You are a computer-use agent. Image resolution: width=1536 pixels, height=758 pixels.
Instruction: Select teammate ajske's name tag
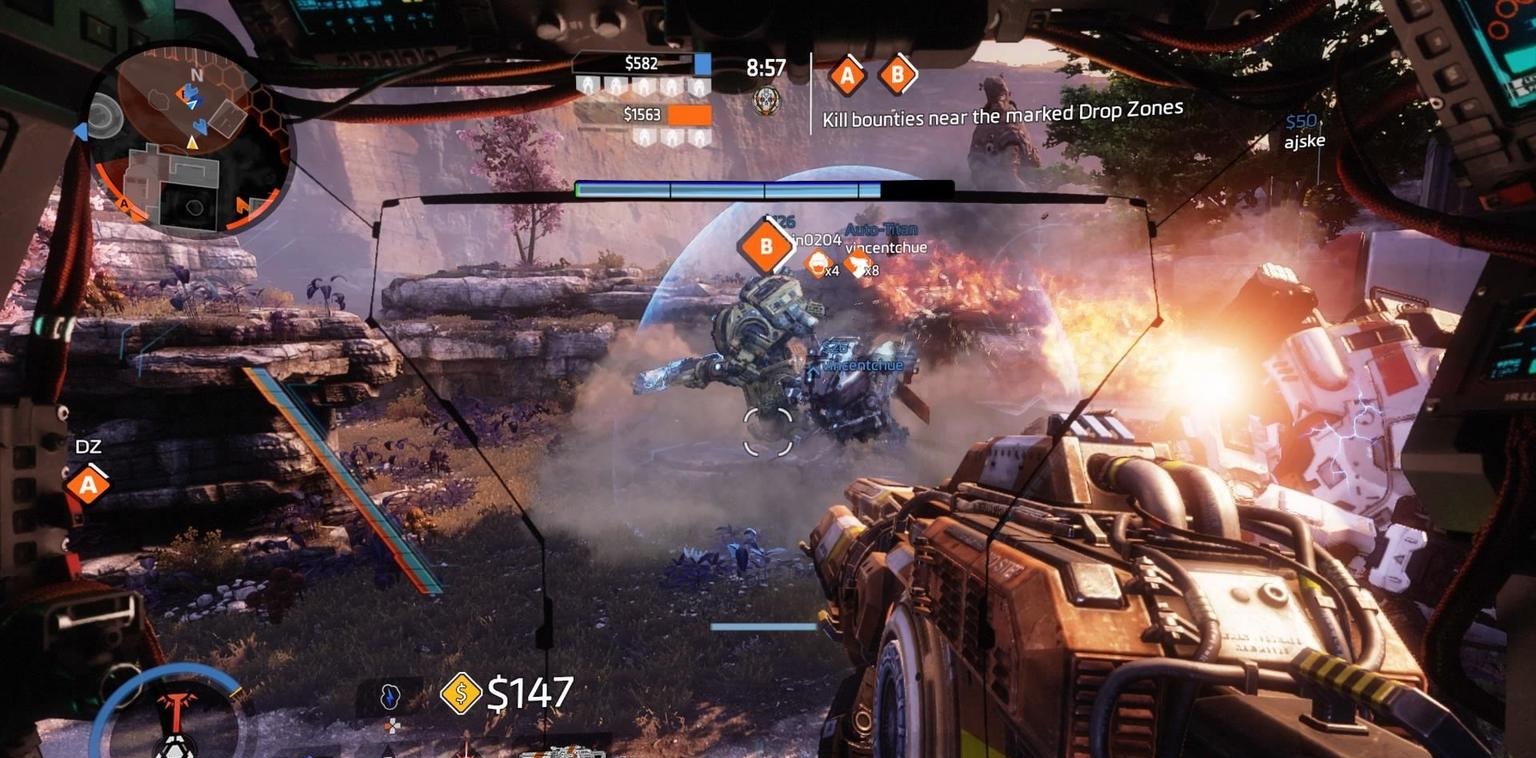tap(1304, 142)
